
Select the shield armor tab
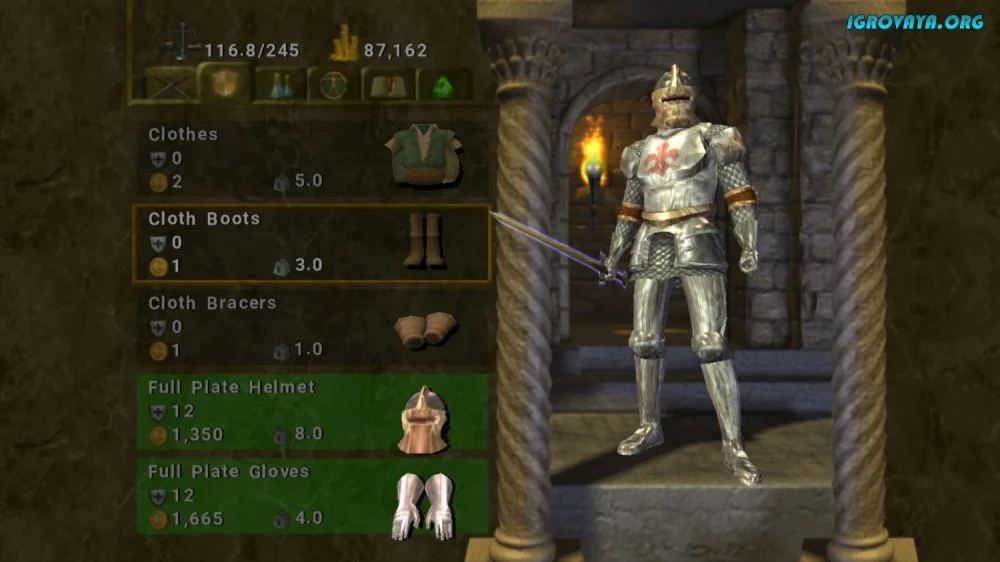223,83
